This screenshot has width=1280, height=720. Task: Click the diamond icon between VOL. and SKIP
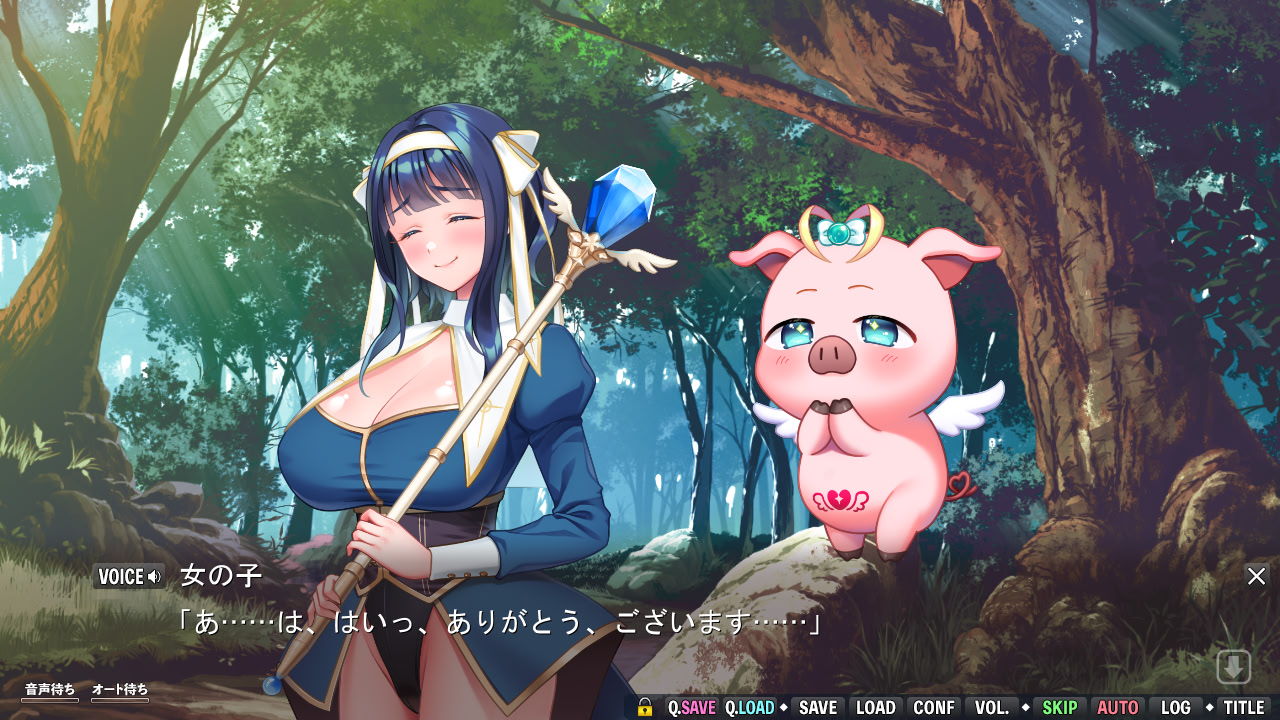1026,707
